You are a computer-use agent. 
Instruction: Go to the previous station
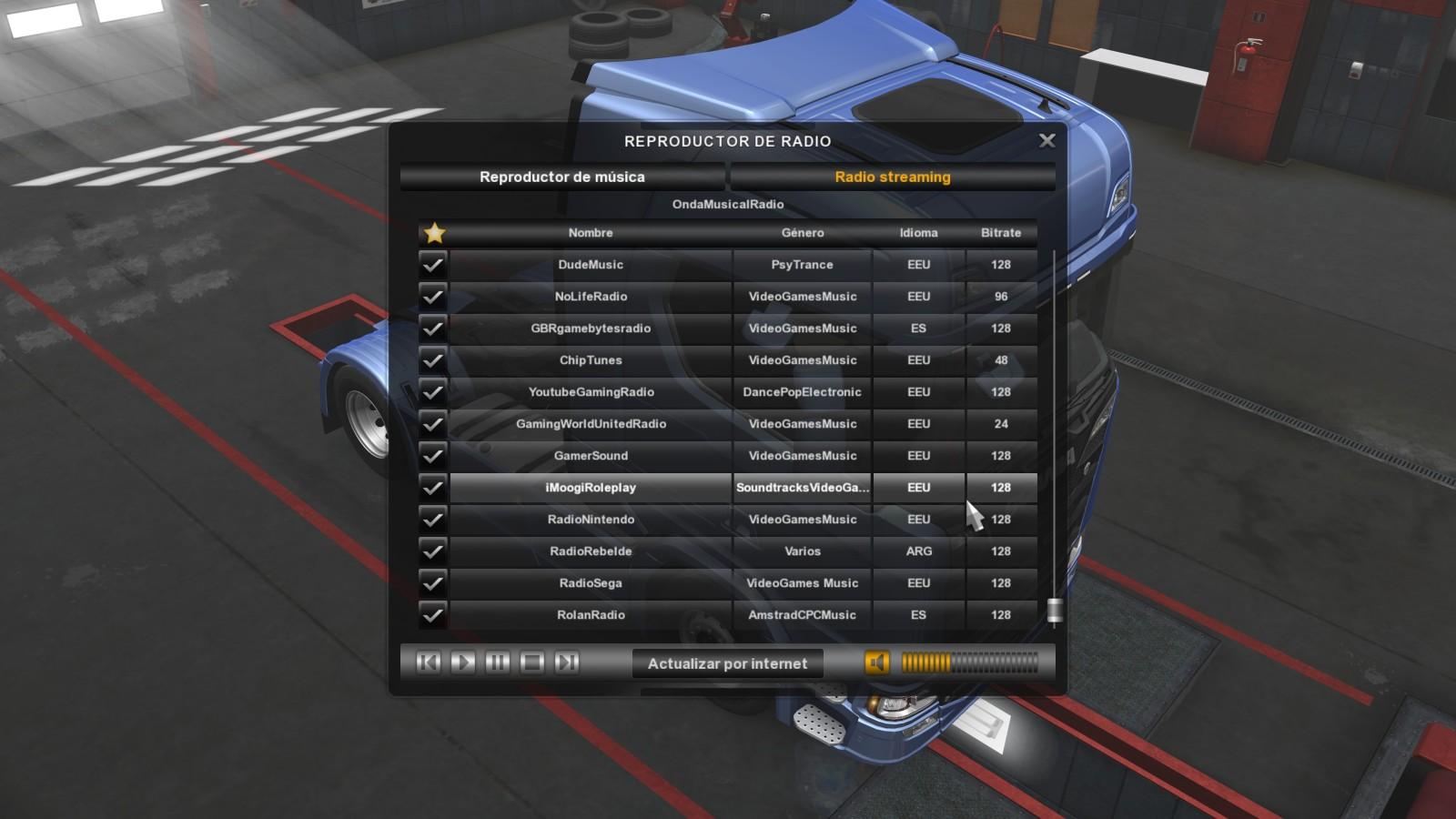click(429, 662)
